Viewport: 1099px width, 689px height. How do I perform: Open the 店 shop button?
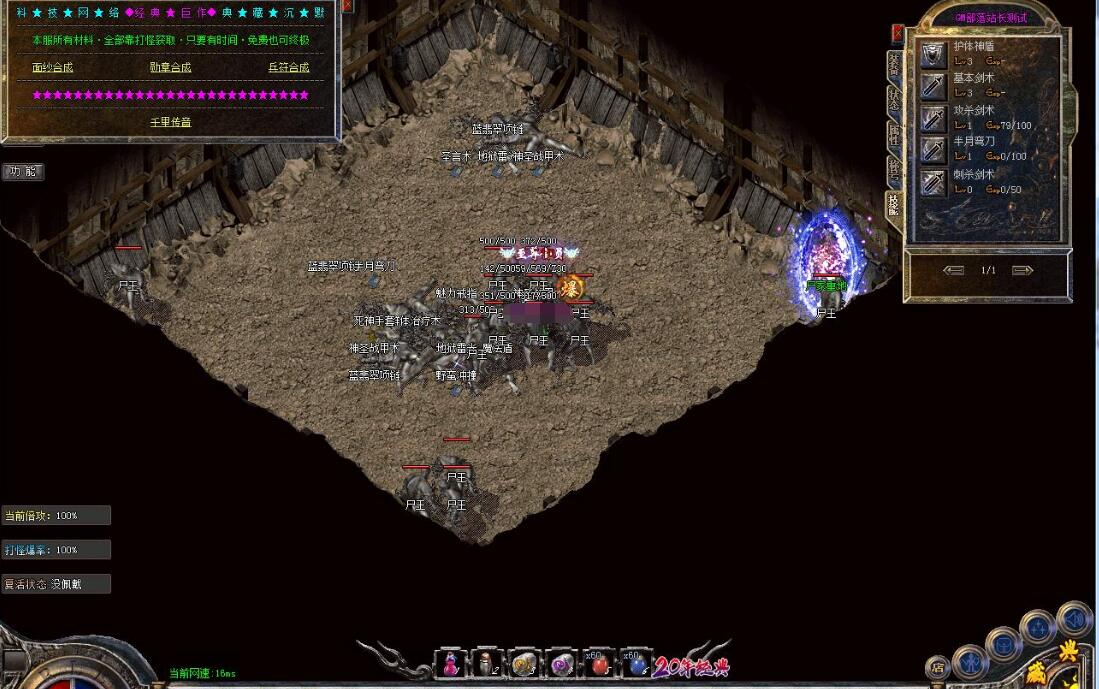[937, 667]
